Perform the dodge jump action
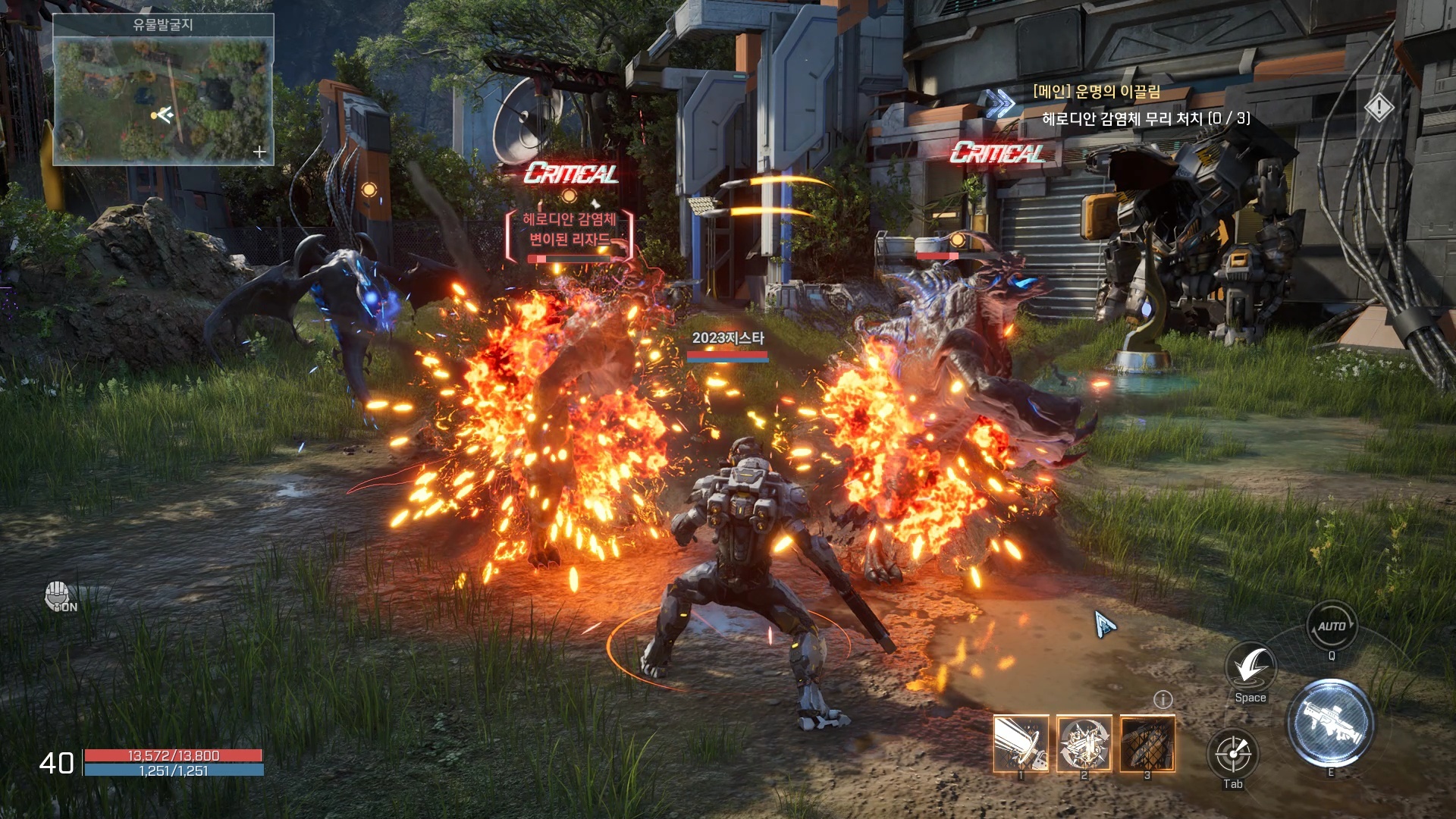This screenshot has width=1456, height=819. coord(1250,667)
